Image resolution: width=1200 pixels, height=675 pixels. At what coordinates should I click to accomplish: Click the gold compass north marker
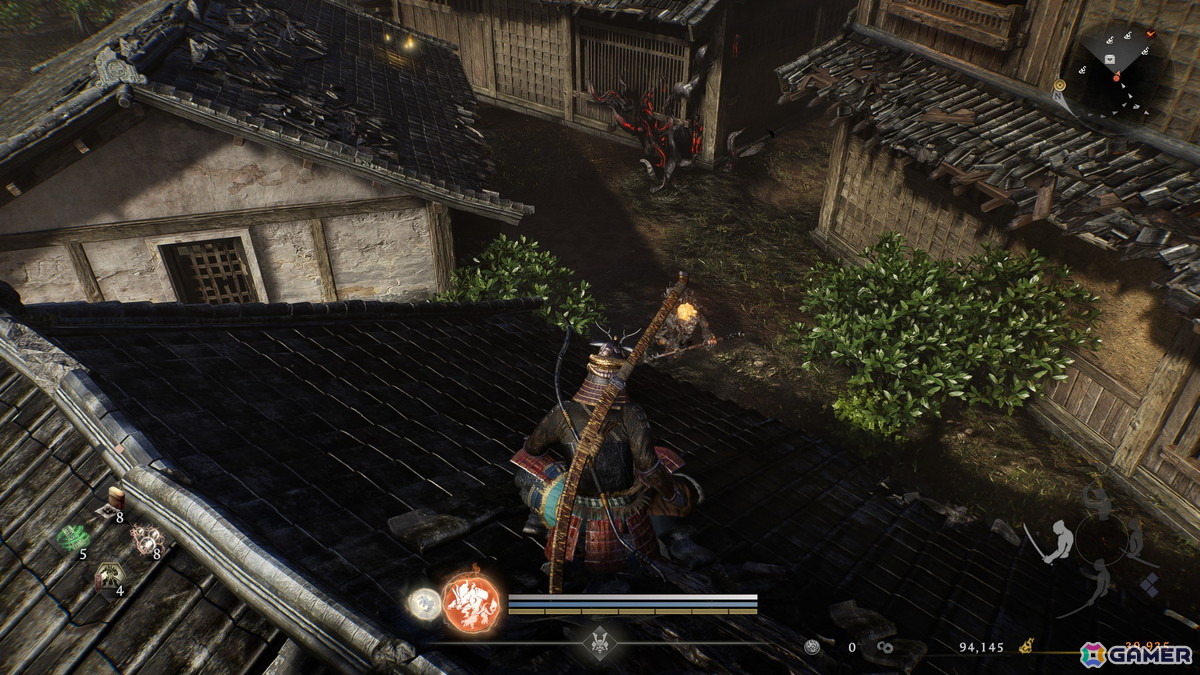pyautogui.click(x=1059, y=86)
